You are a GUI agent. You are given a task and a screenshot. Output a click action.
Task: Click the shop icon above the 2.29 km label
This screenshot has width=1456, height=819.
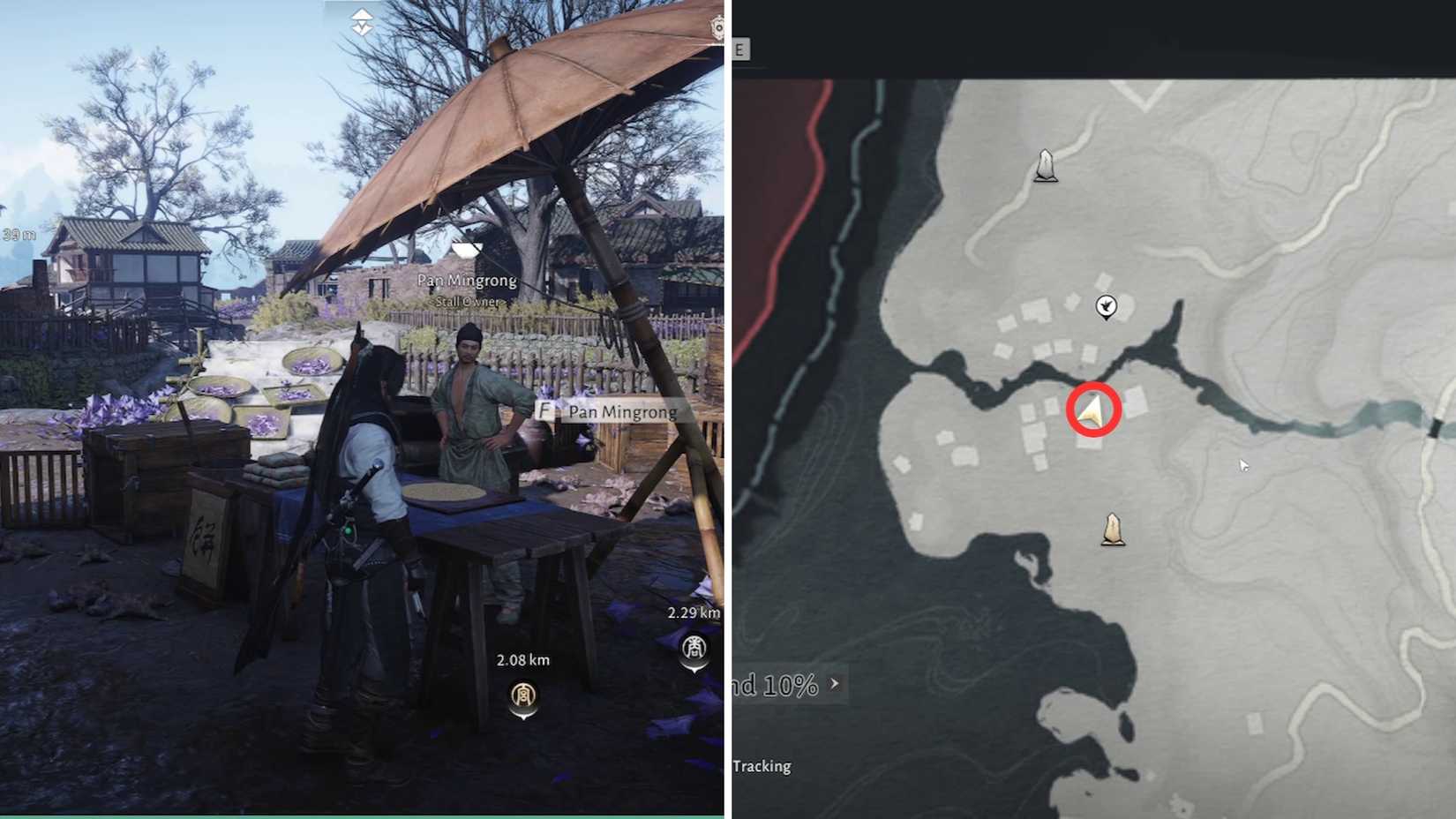pyautogui.click(x=695, y=647)
